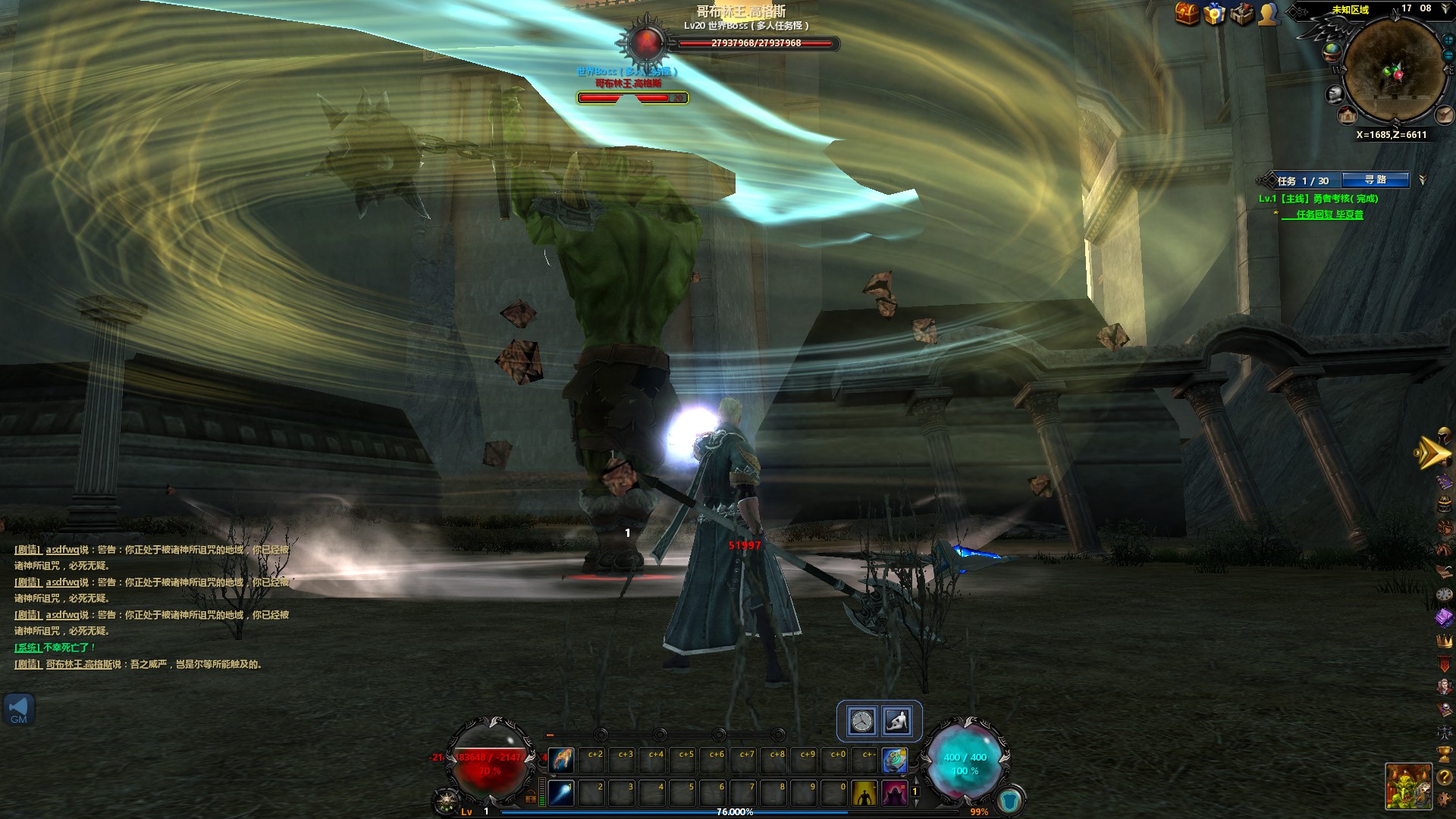
Task: Open the goblin portrait thumbnail
Action: coord(1408,786)
